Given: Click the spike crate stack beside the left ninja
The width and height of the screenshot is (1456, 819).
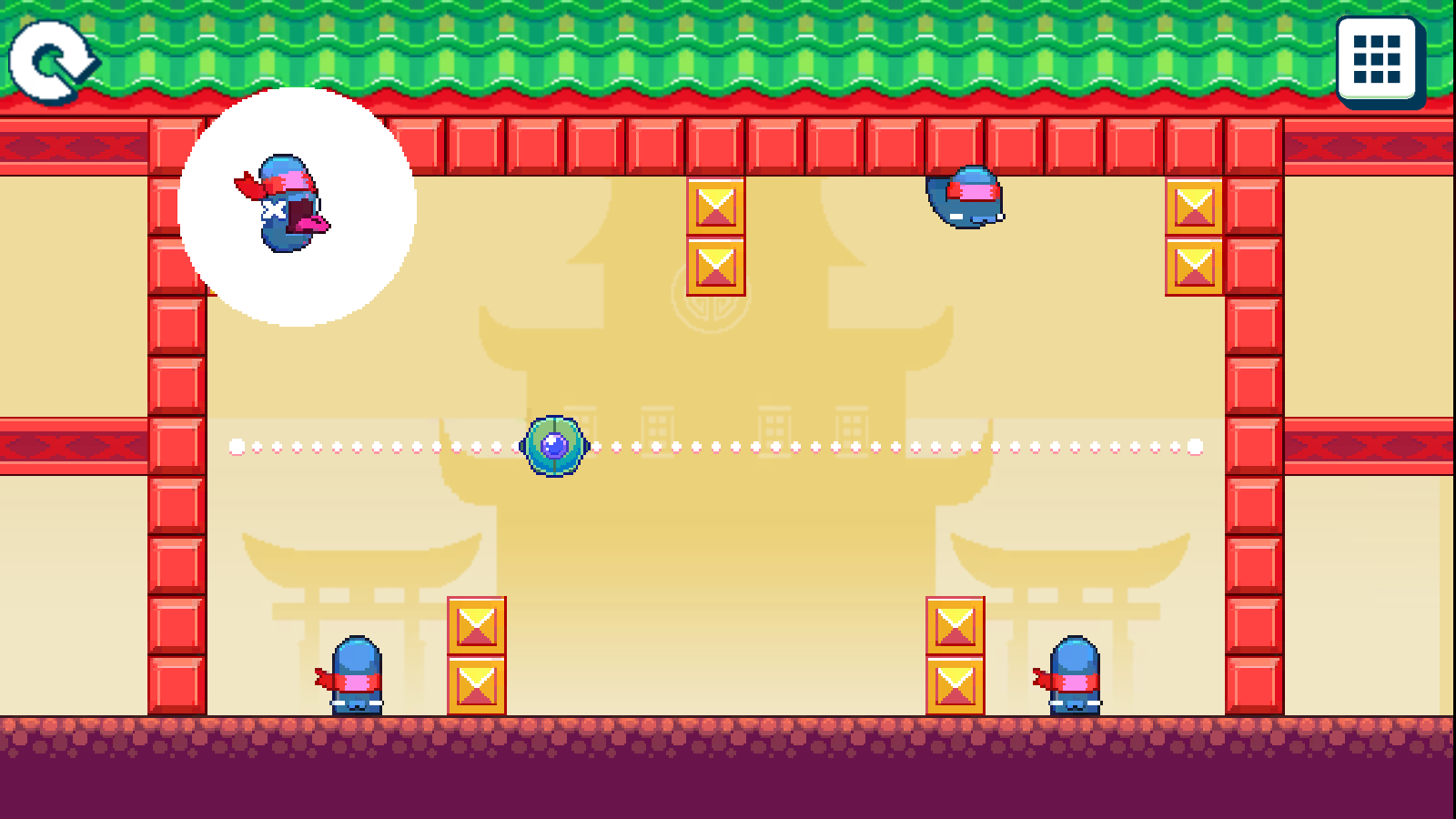Looking at the screenshot, I should (x=474, y=655).
